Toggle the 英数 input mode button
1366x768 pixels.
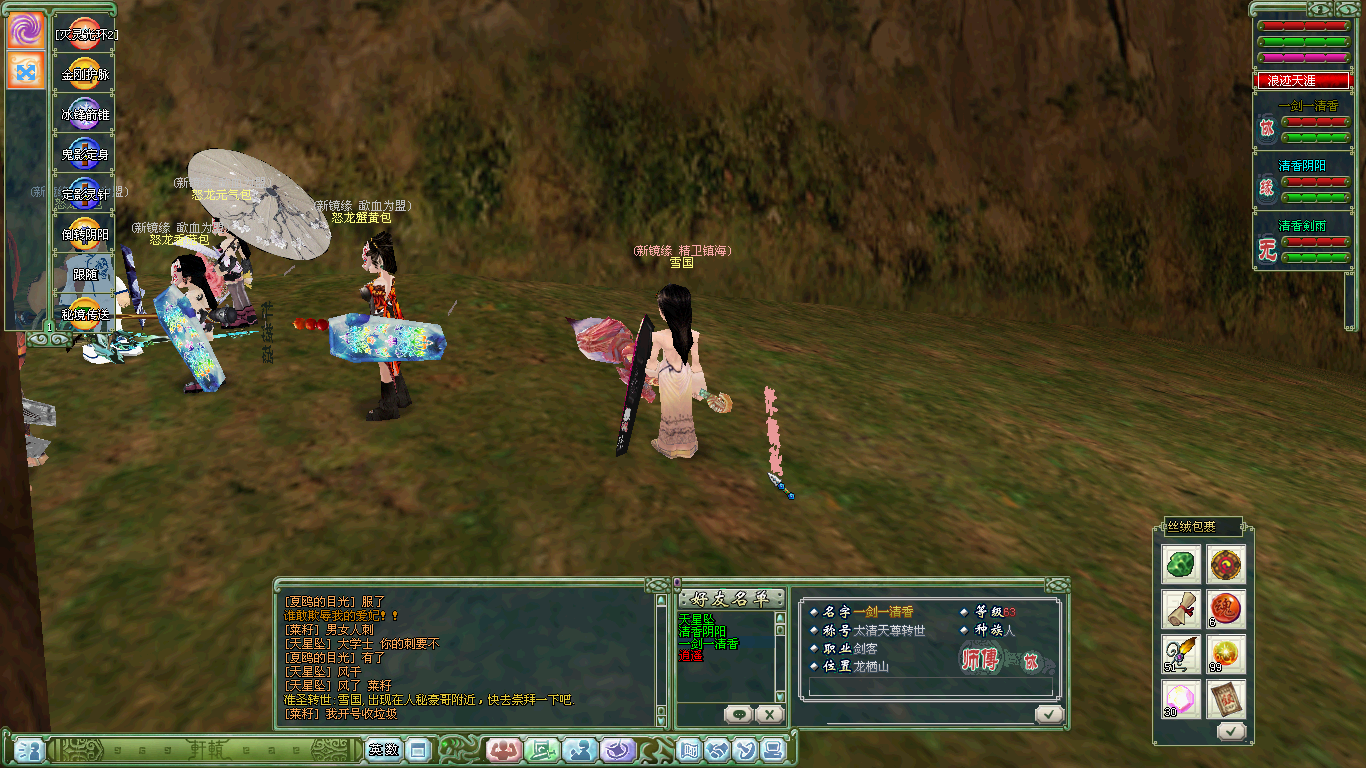(x=383, y=749)
